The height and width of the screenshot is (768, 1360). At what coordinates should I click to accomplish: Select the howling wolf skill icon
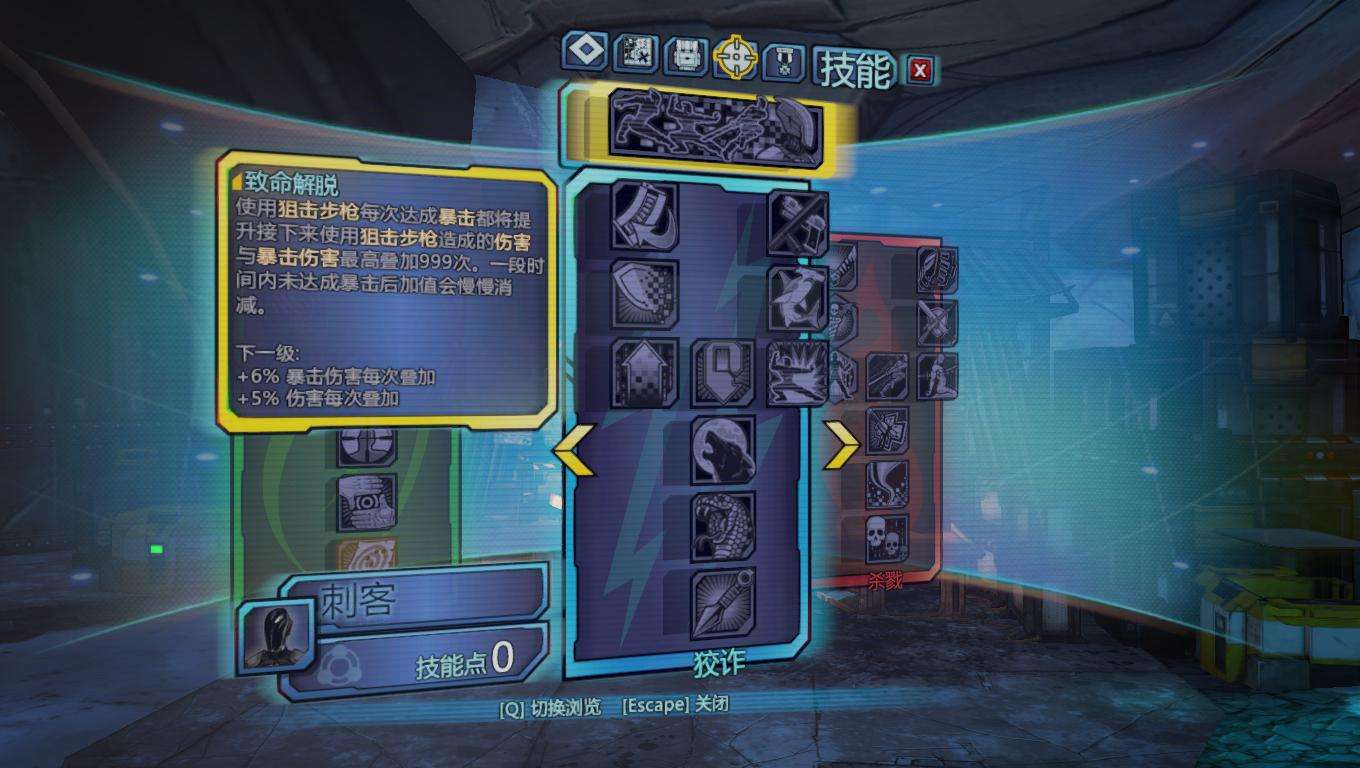pyautogui.click(x=722, y=450)
